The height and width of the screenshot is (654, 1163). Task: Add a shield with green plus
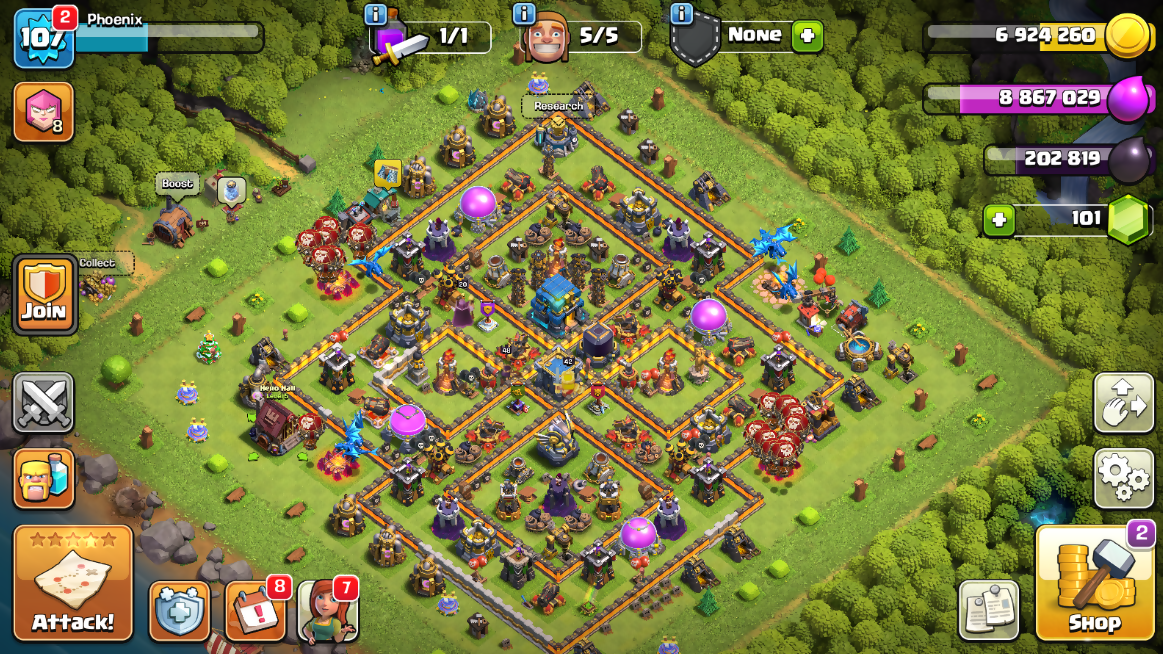807,36
